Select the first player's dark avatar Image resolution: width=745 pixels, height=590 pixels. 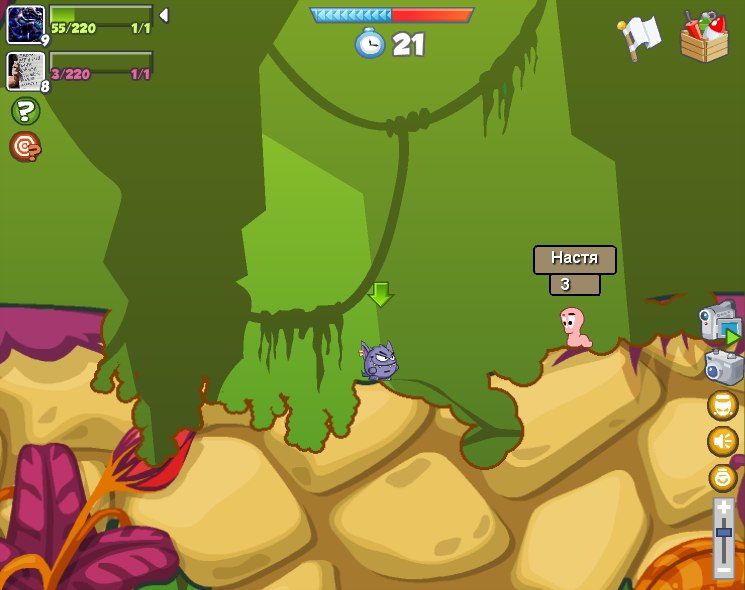click(25, 24)
